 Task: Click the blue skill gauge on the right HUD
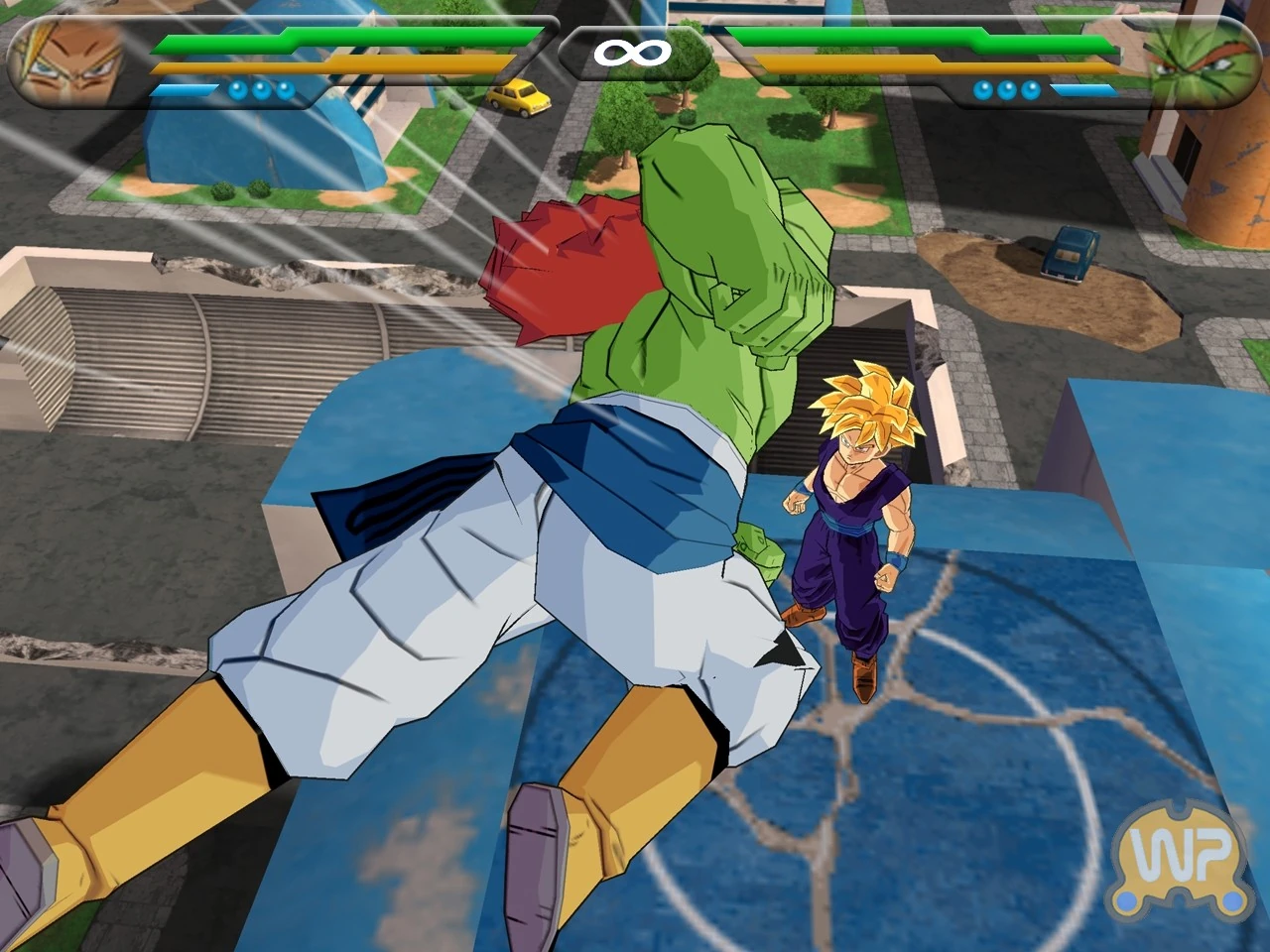[1086, 89]
